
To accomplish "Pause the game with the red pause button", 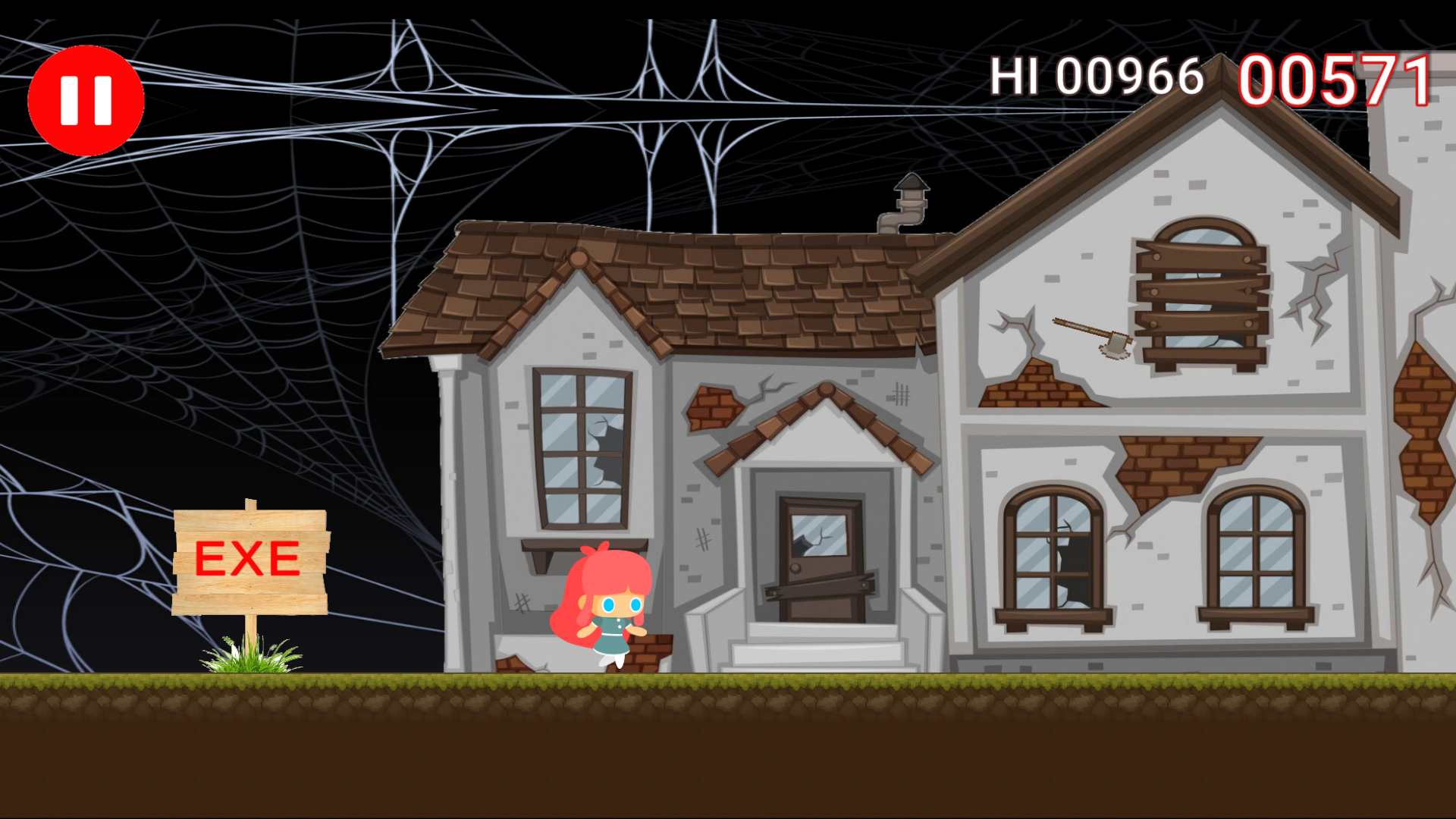I will coord(85,101).
